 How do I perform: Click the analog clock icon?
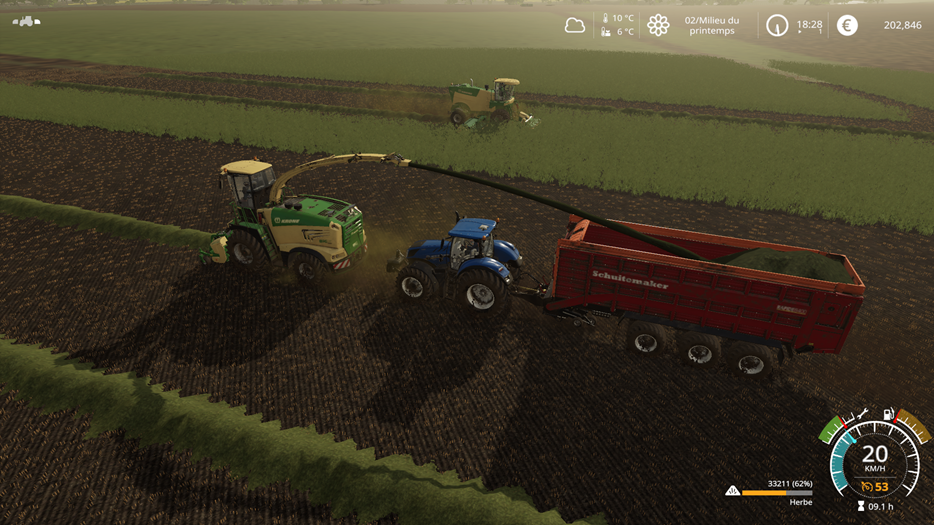tap(777, 25)
